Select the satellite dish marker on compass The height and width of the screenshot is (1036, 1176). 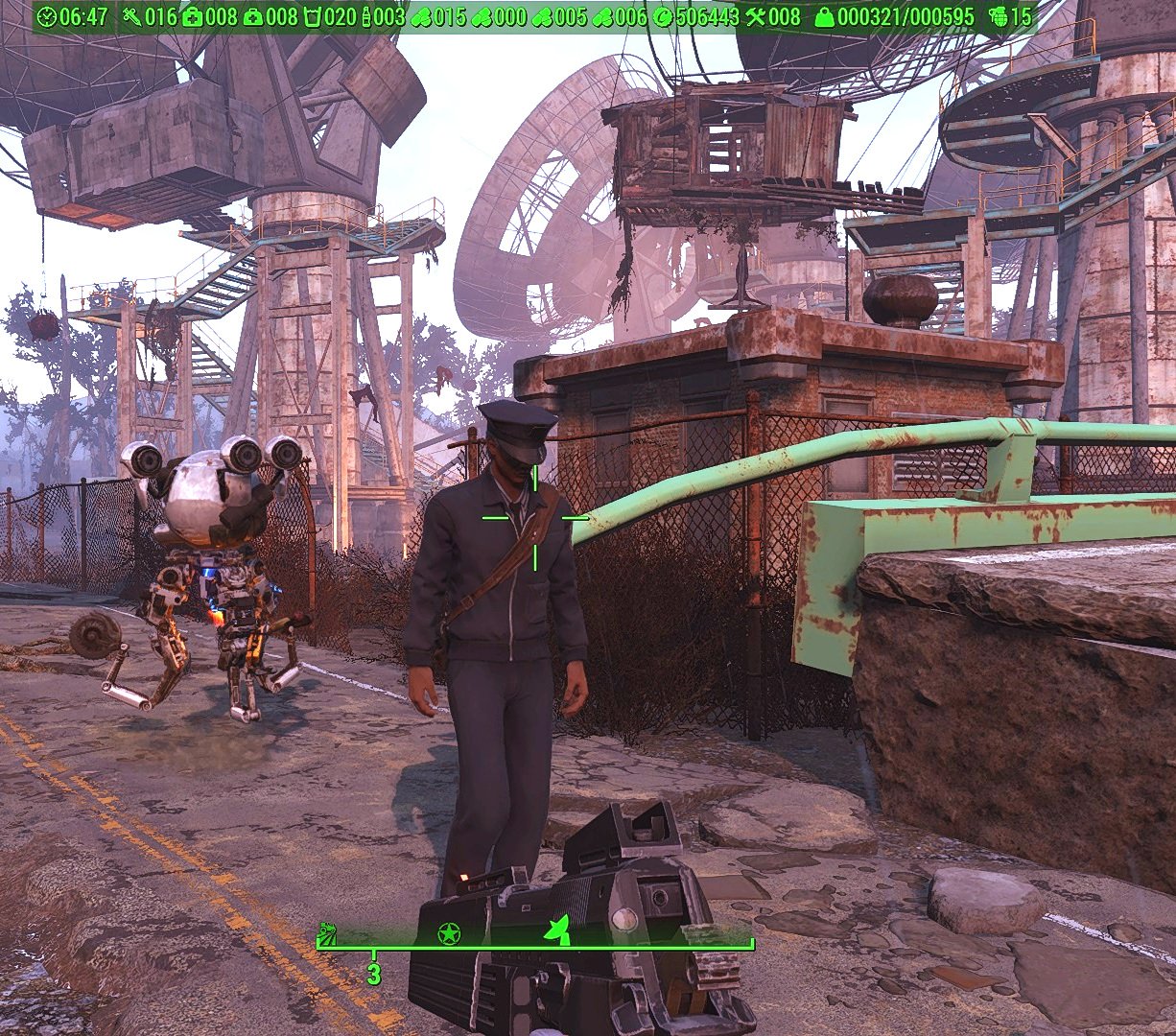[557, 930]
